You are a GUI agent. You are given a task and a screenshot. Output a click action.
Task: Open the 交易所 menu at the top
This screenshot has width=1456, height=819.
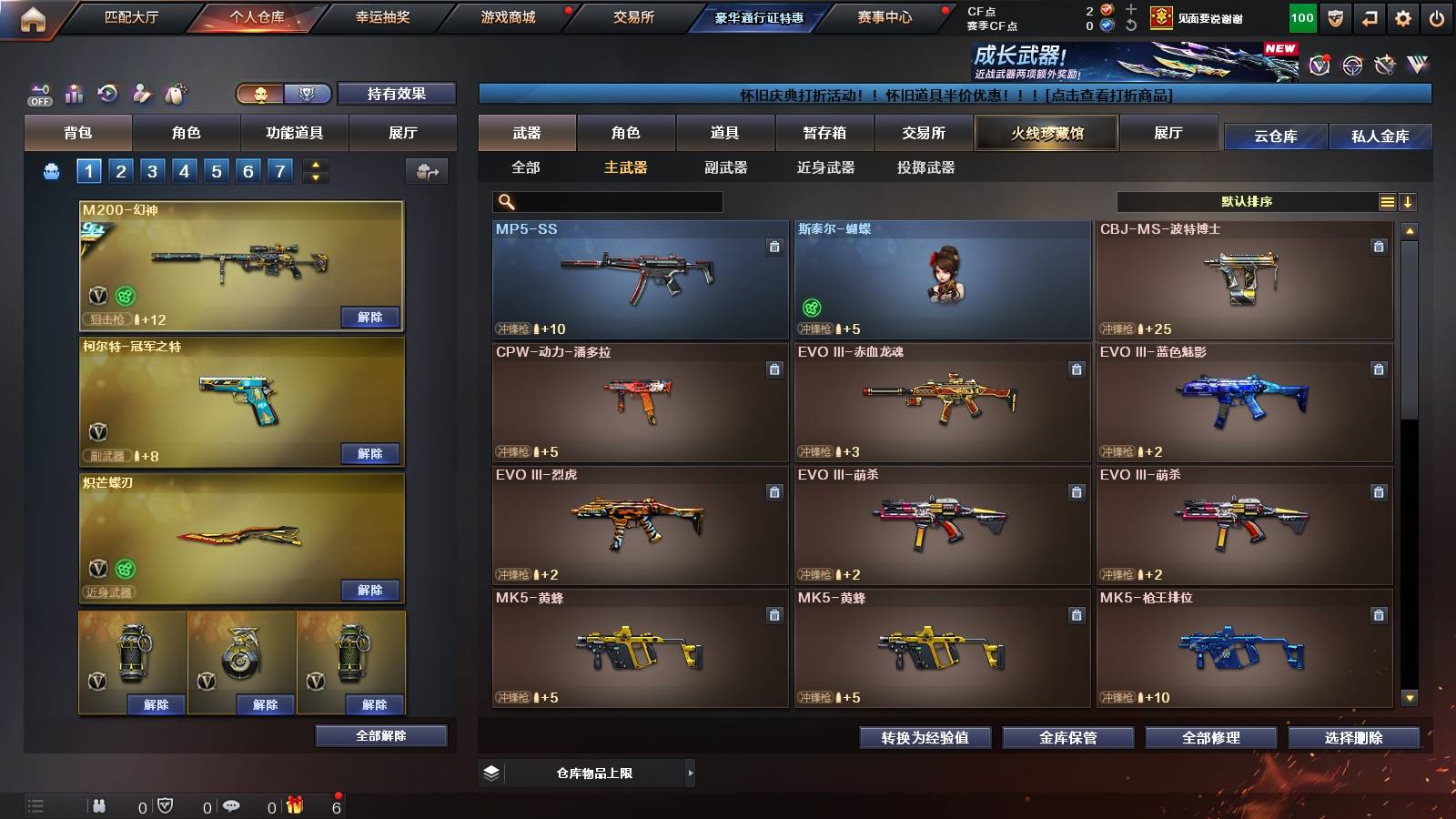click(x=634, y=17)
